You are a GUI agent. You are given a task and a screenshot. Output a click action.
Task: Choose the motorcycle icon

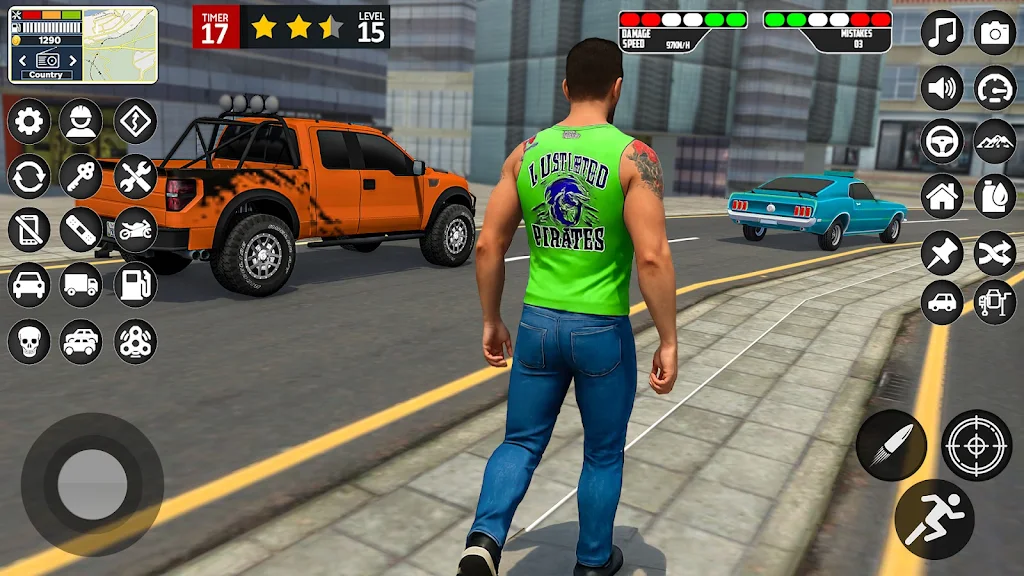tap(135, 230)
